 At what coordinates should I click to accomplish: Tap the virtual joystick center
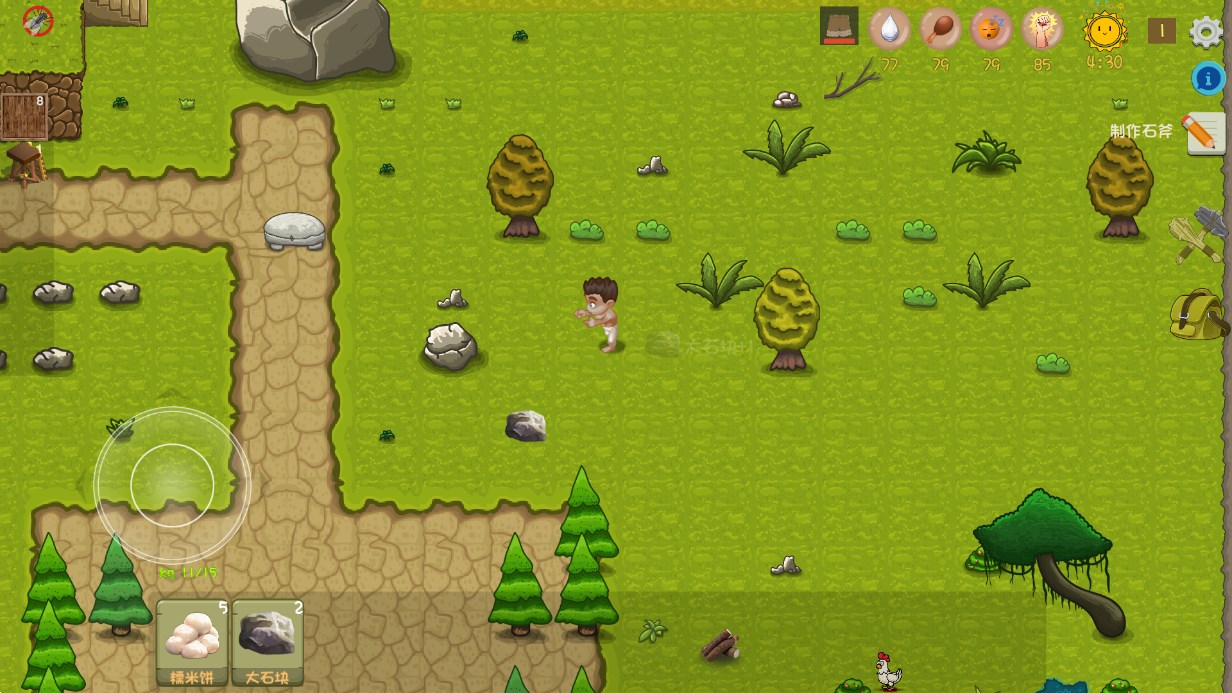[x=172, y=485]
